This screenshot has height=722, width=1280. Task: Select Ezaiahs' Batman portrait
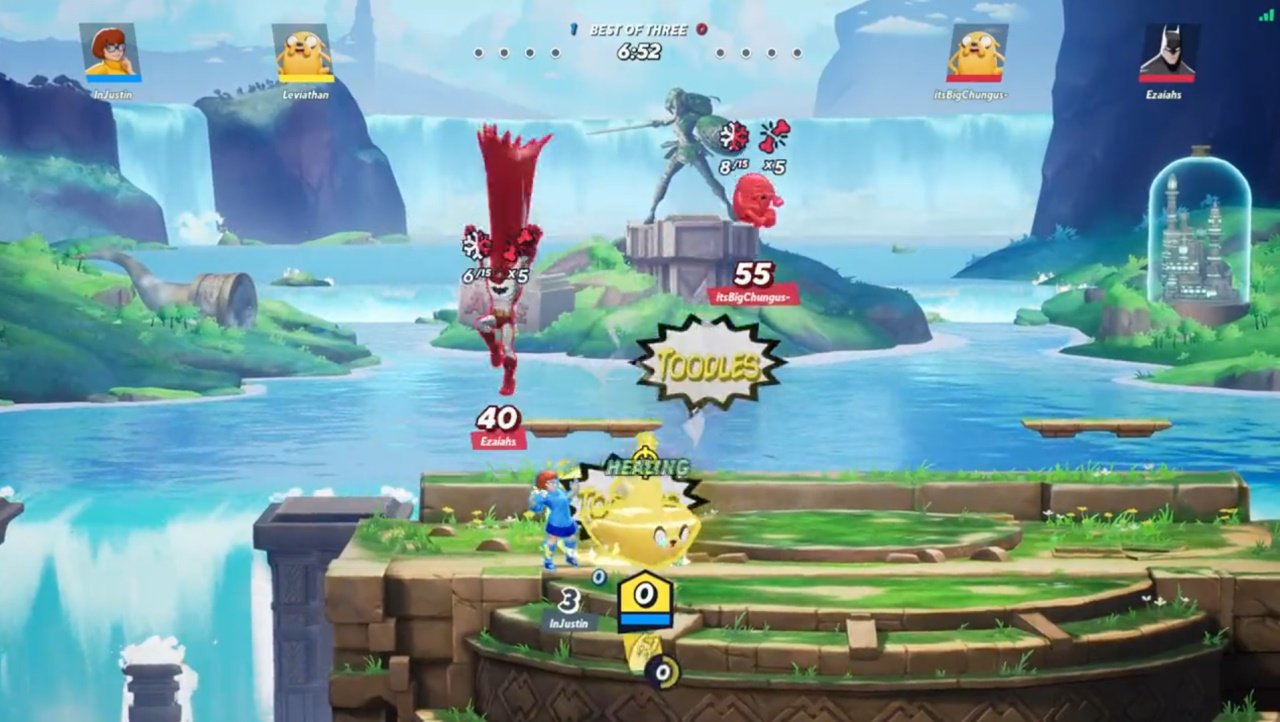tap(1167, 52)
